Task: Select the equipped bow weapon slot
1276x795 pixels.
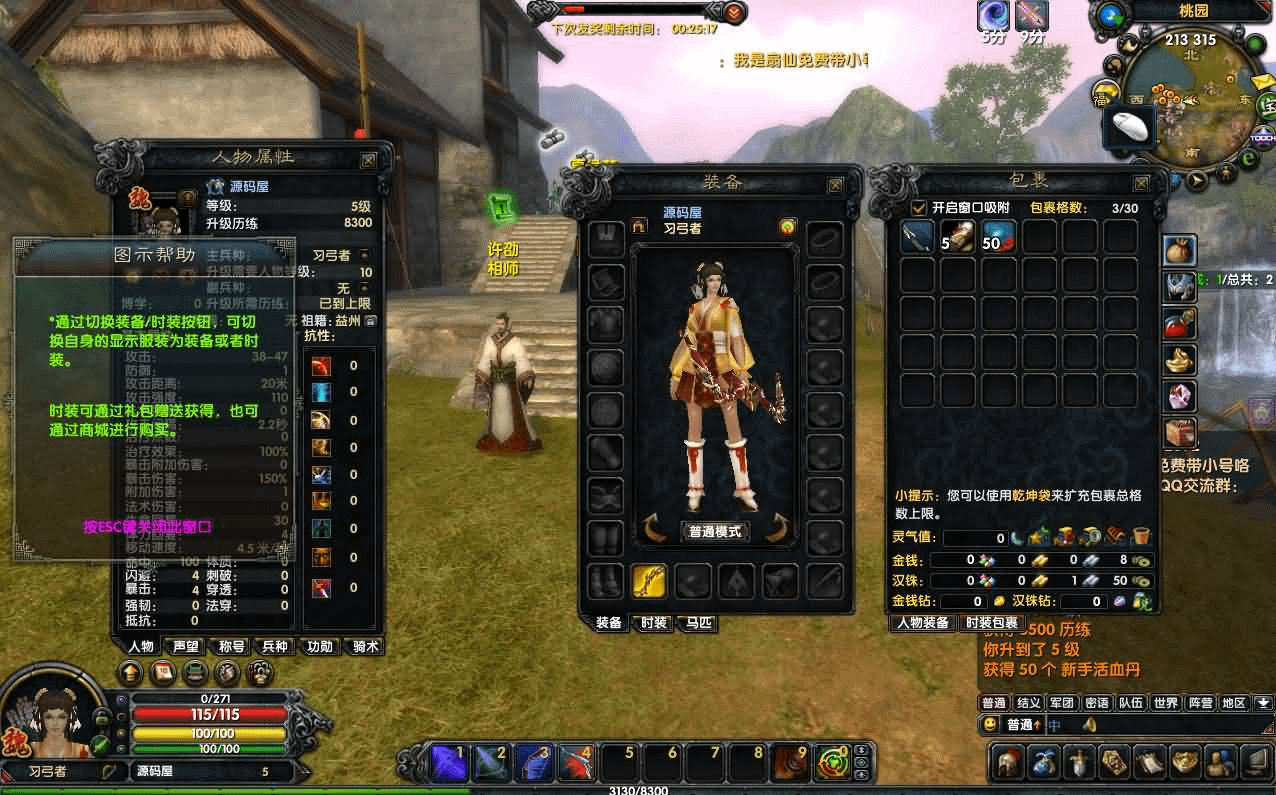Action: pos(648,580)
